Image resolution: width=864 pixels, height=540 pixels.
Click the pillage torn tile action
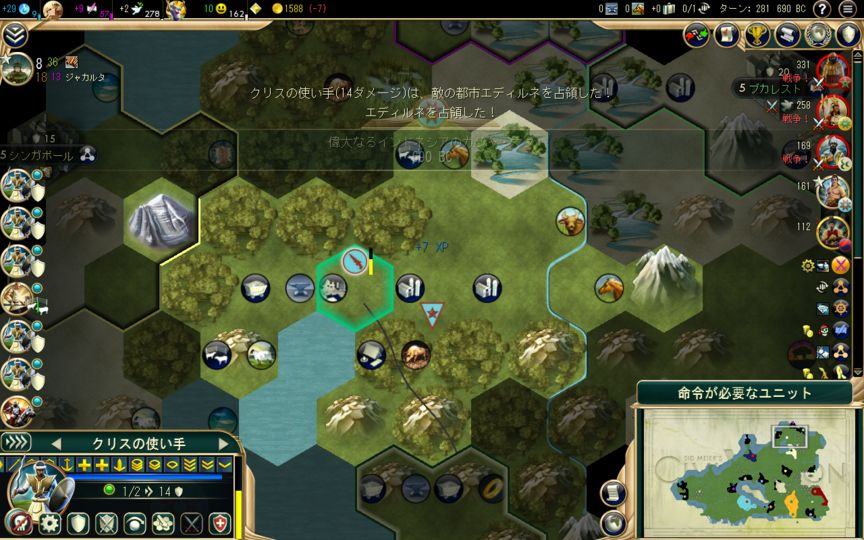point(163,523)
